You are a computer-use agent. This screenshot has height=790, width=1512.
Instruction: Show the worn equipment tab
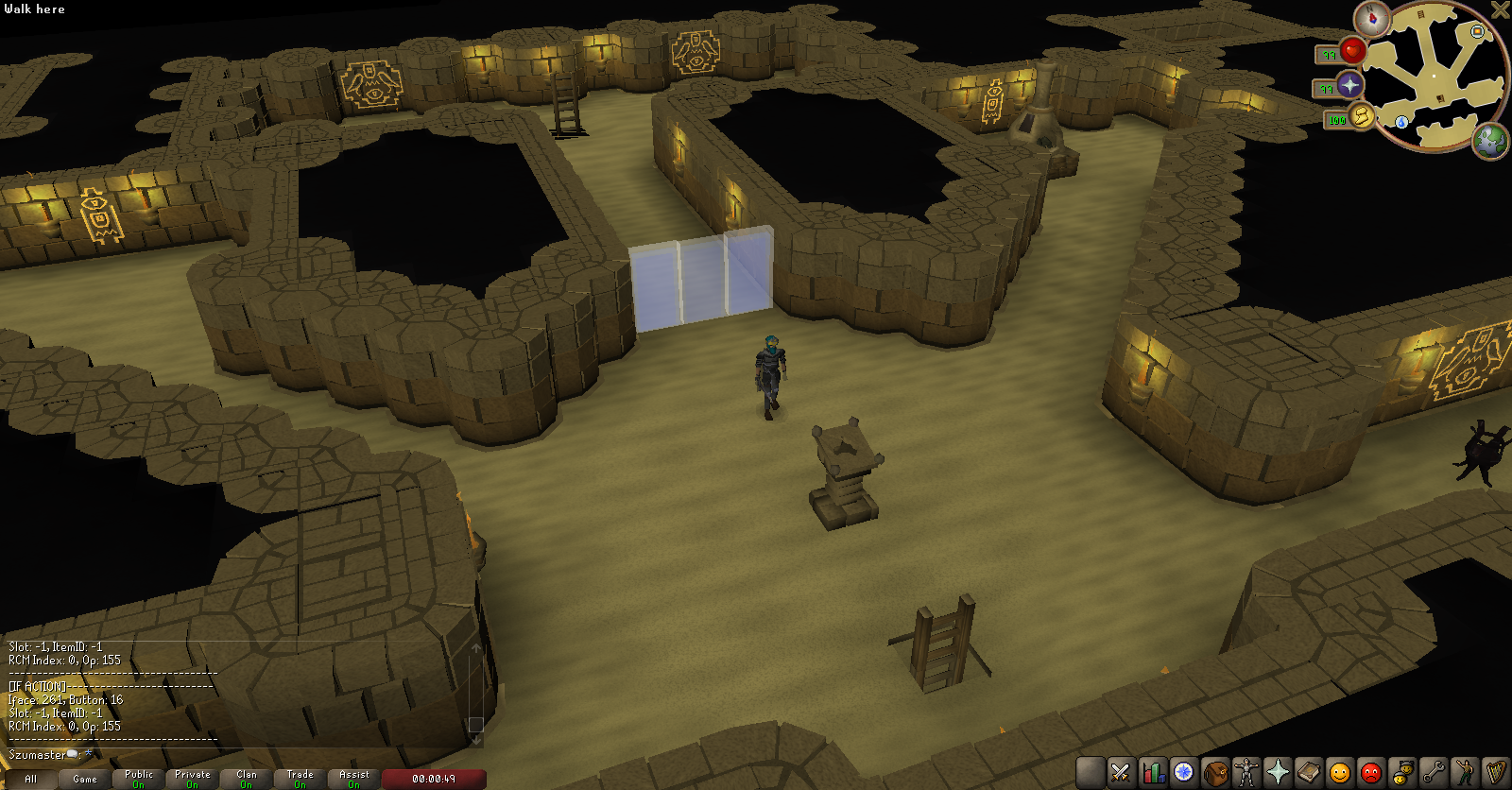1246,772
